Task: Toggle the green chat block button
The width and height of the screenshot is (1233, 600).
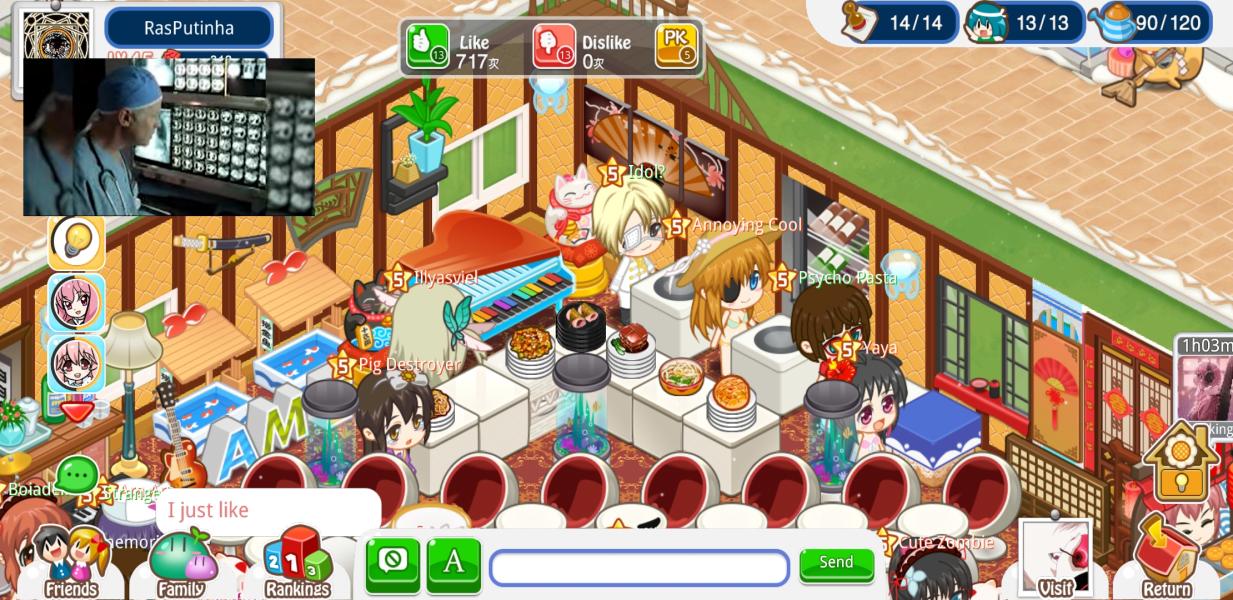Action: coord(393,564)
